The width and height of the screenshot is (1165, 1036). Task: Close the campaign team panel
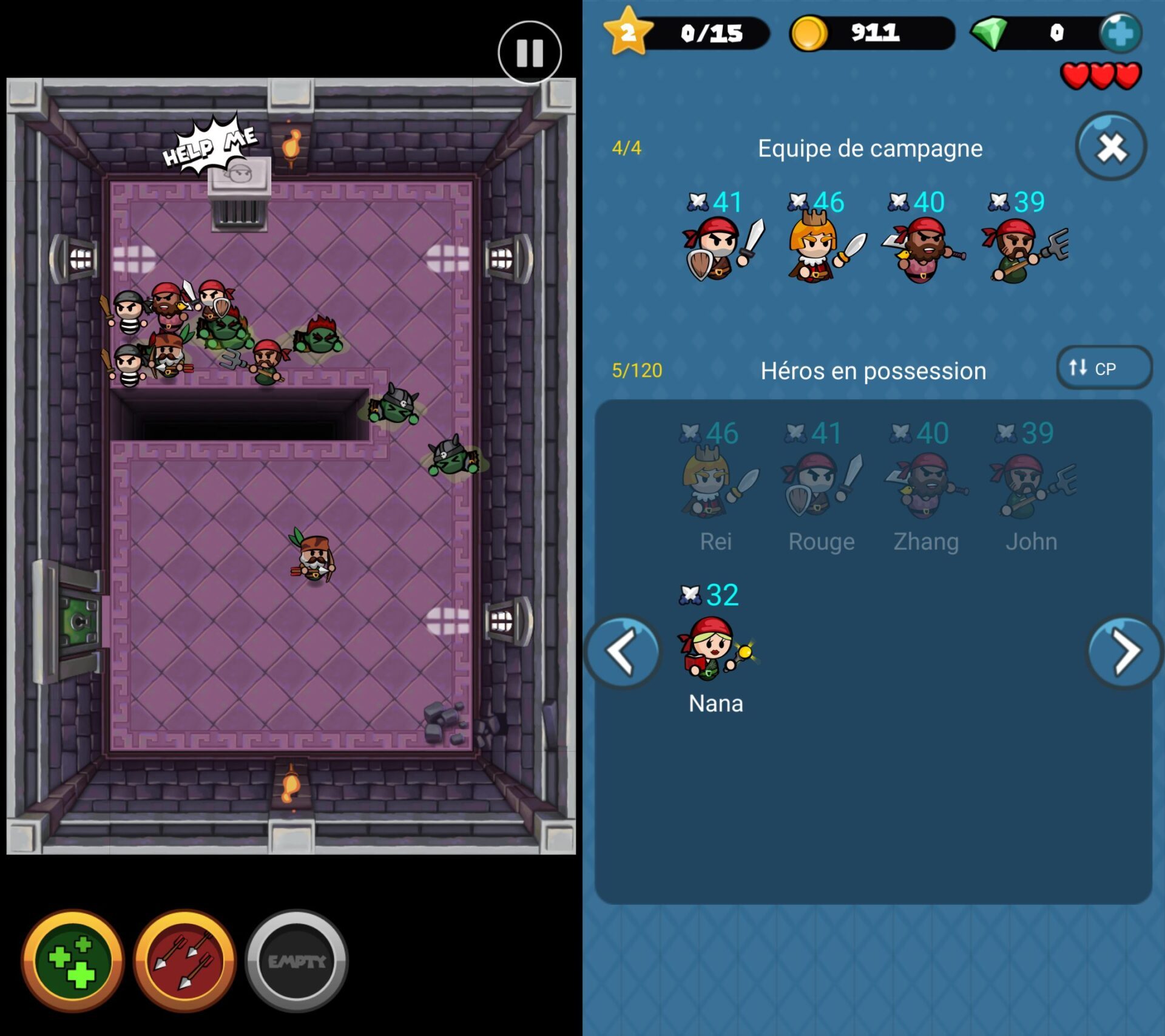tap(1110, 147)
